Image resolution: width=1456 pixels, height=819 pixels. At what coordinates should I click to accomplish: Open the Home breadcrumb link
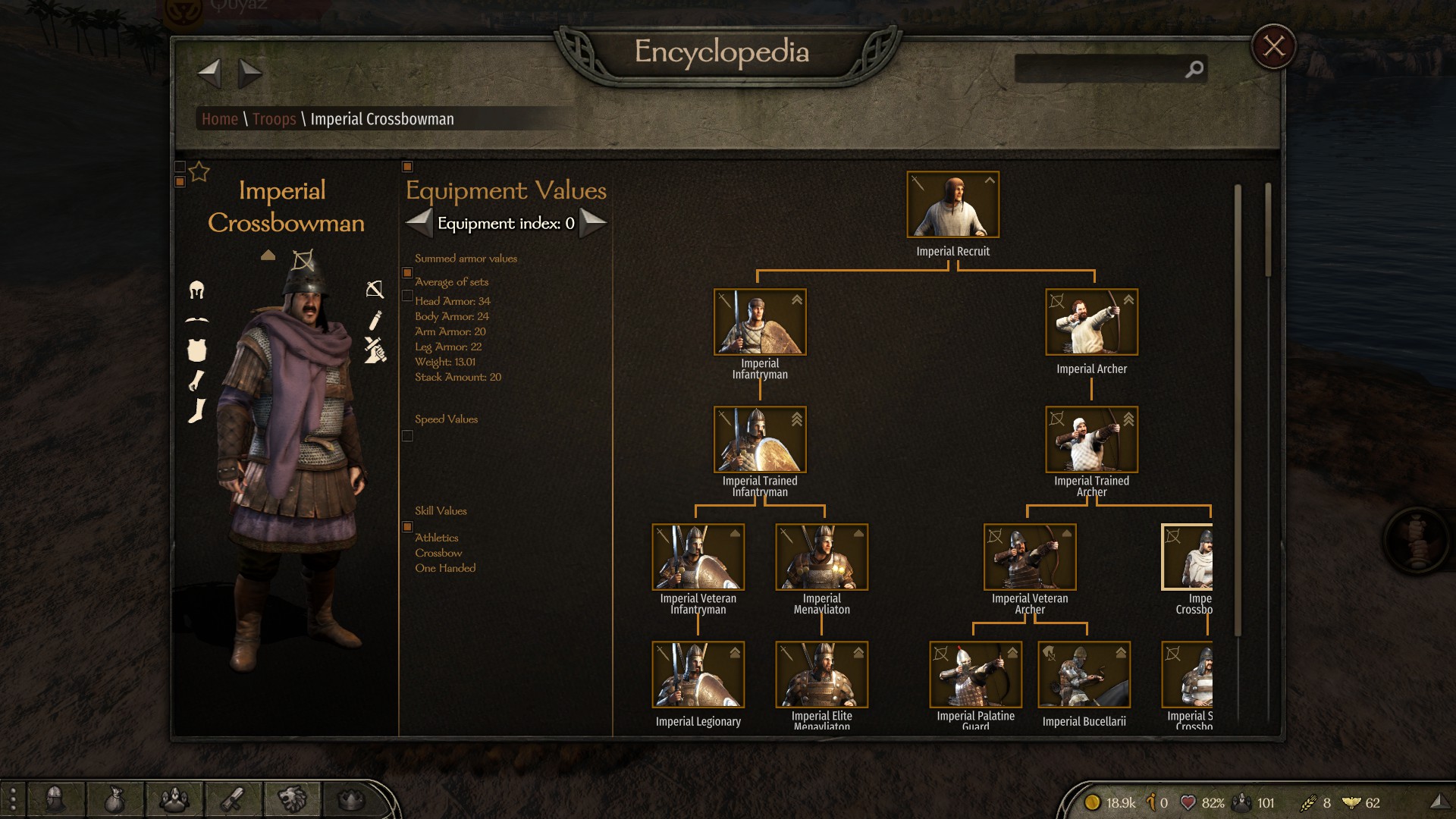219,119
